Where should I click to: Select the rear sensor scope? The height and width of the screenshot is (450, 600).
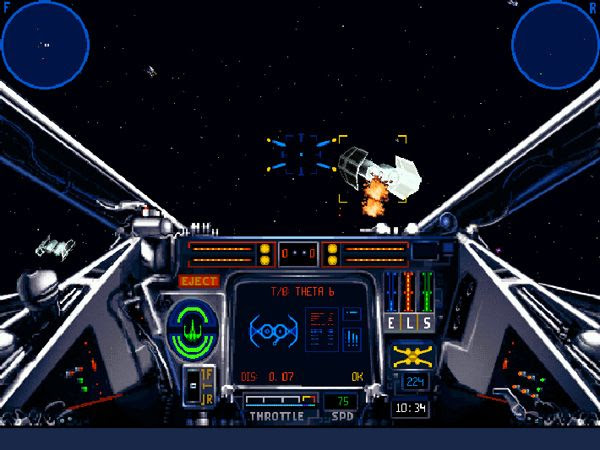(x=555, y=43)
